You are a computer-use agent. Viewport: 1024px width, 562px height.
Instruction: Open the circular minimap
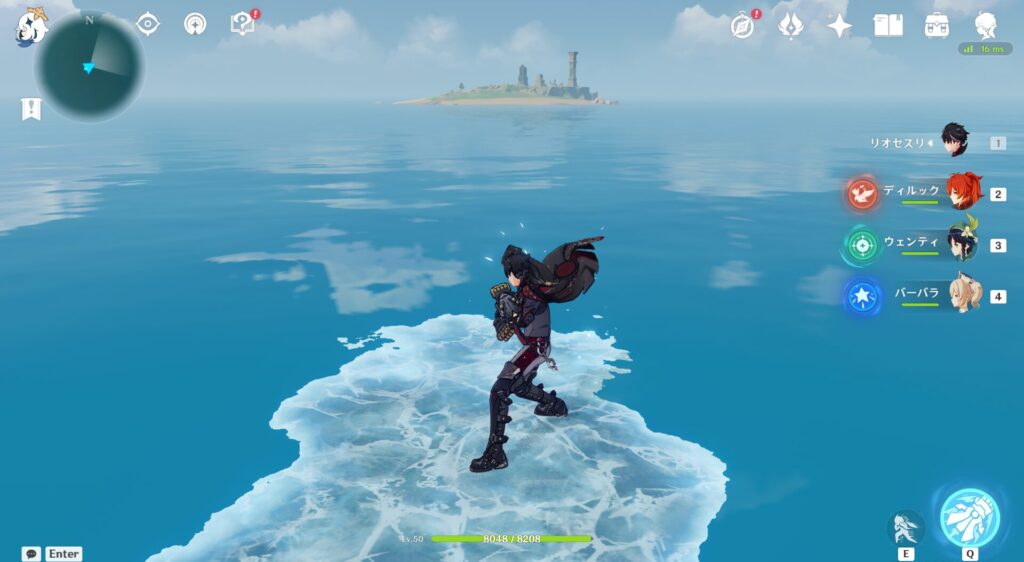pyautogui.click(x=90, y=66)
